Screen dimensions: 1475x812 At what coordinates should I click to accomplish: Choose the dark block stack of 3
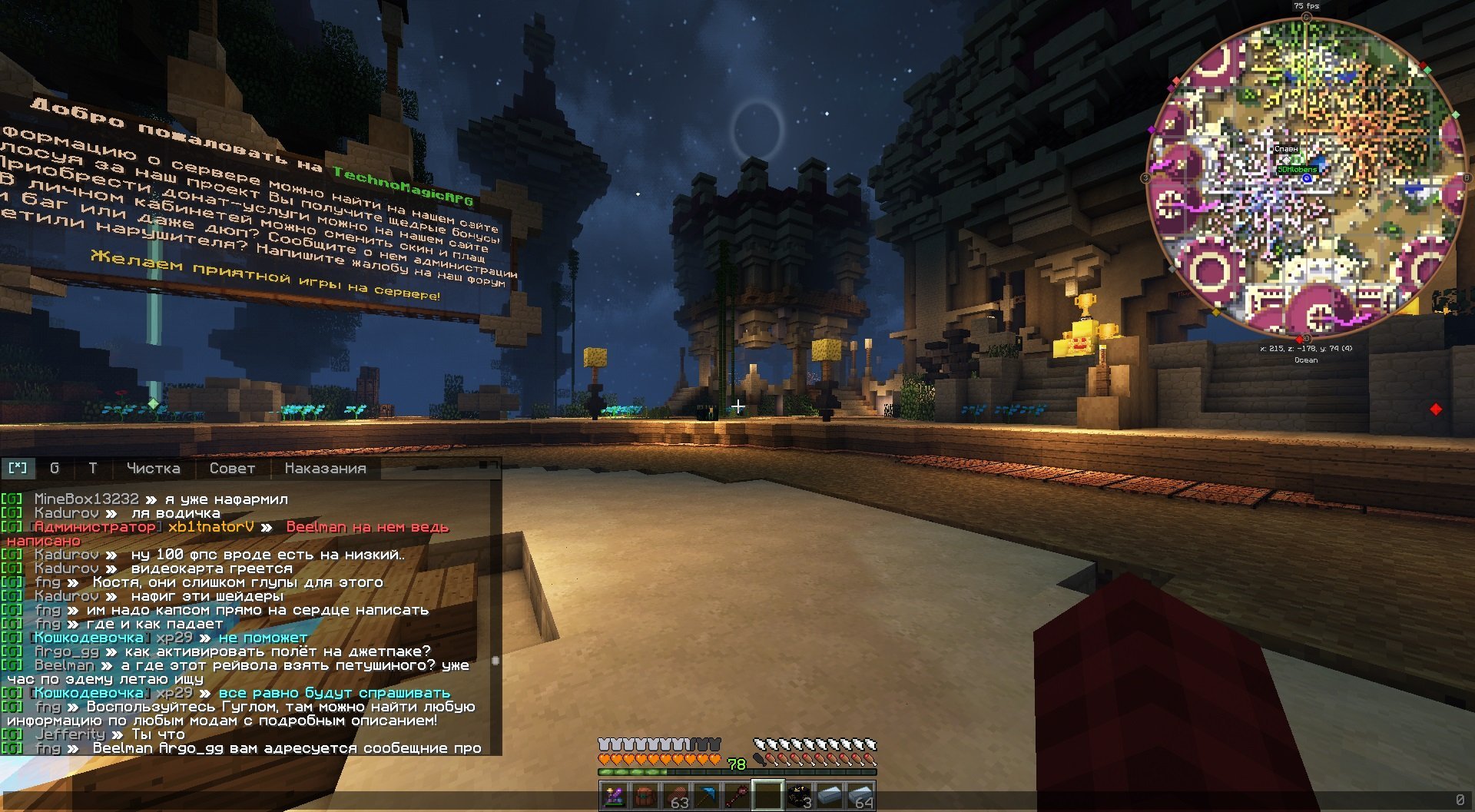pyautogui.click(x=798, y=796)
